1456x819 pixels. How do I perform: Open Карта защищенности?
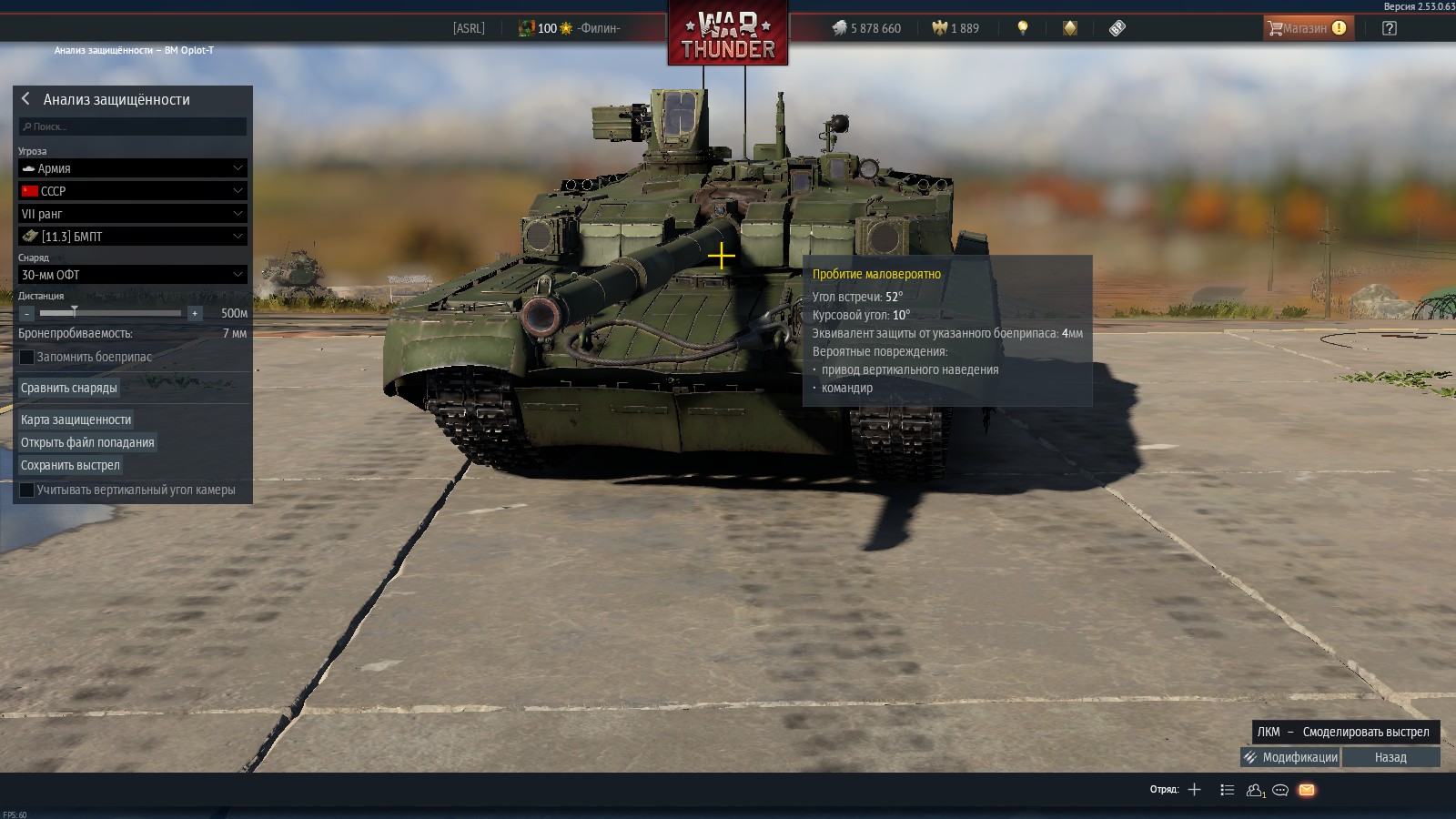click(x=76, y=420)
